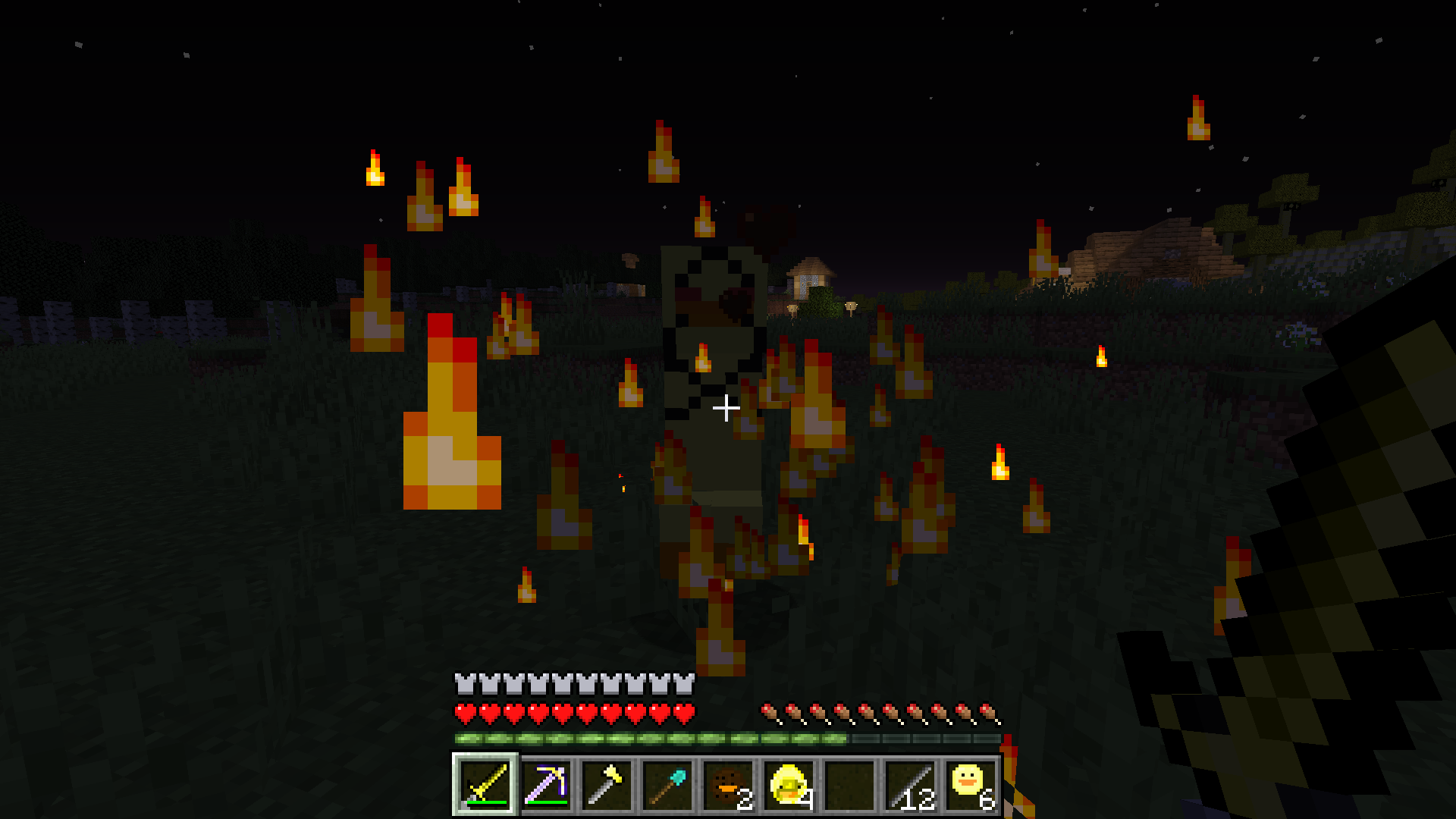This screenshot has height=819, width=1456.
Task: Click the crosshair in screen center
Action: pos(726,408)
